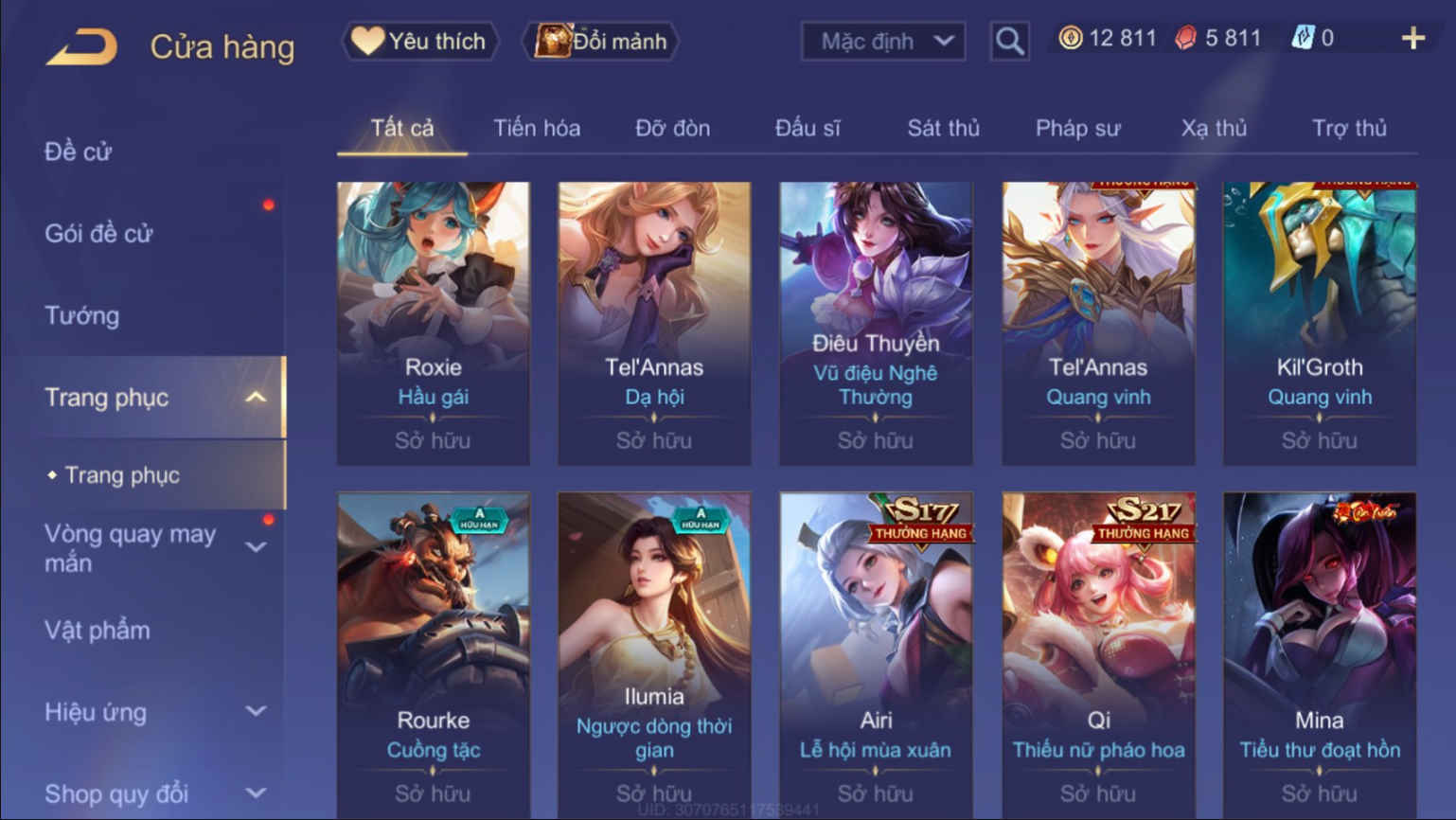Open the Mặc định sort dropdown
Viewport: 1456px width, 820px height.
pyautogui.click(x=881, y=41)
